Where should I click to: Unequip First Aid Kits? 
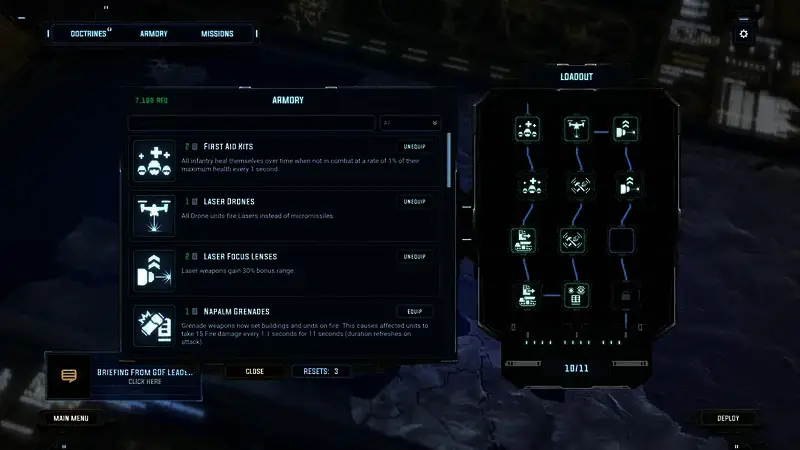pyautogui.click(x=414, y=147)
